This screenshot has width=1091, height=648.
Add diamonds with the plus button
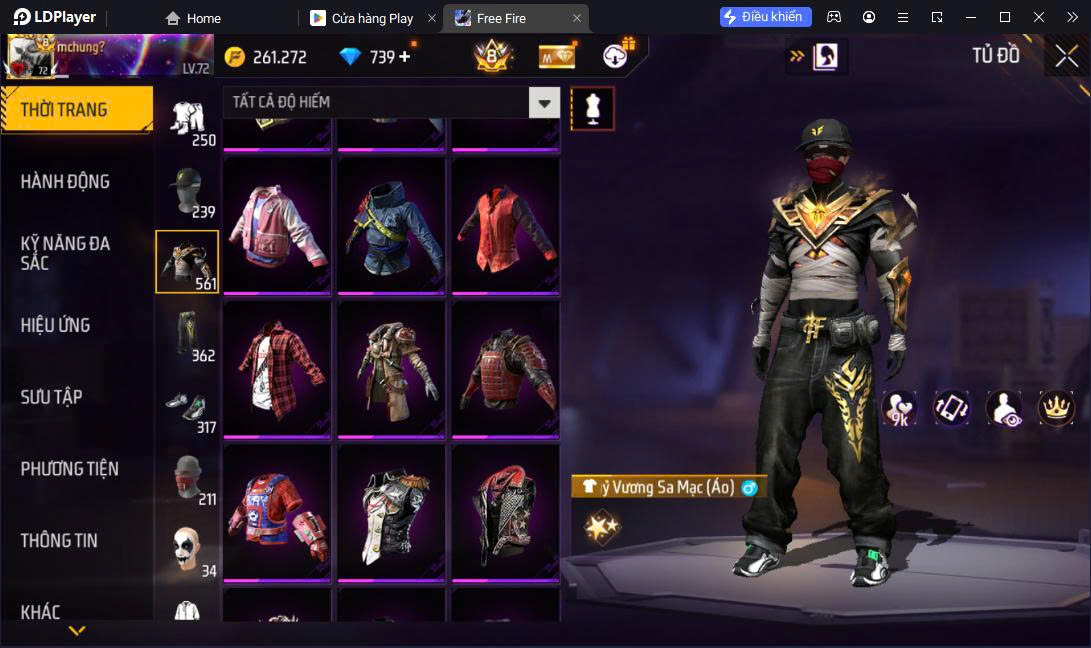click(x=405, y=57)
